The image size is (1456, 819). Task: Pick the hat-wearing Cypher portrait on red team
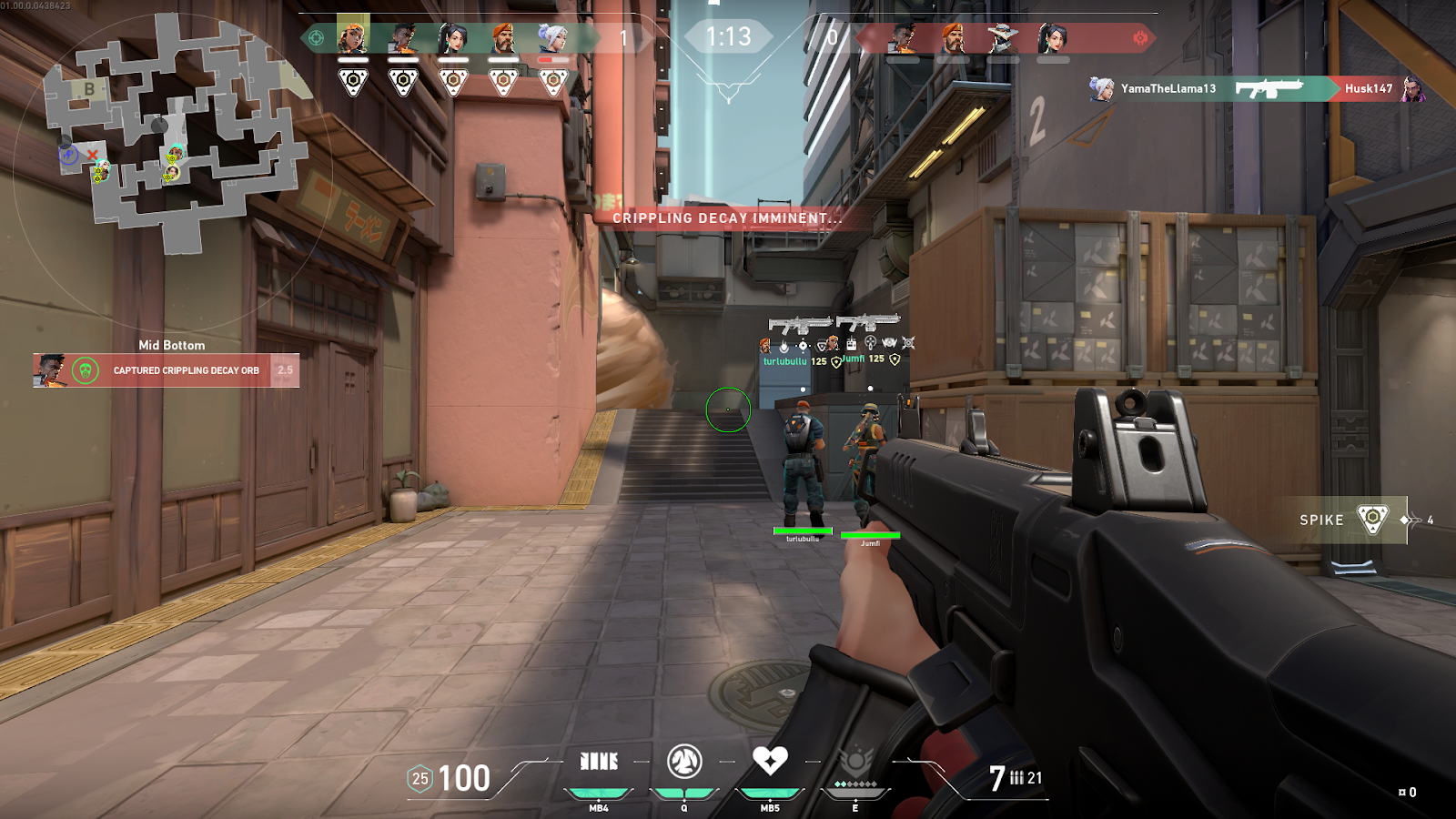(1003, 38)
